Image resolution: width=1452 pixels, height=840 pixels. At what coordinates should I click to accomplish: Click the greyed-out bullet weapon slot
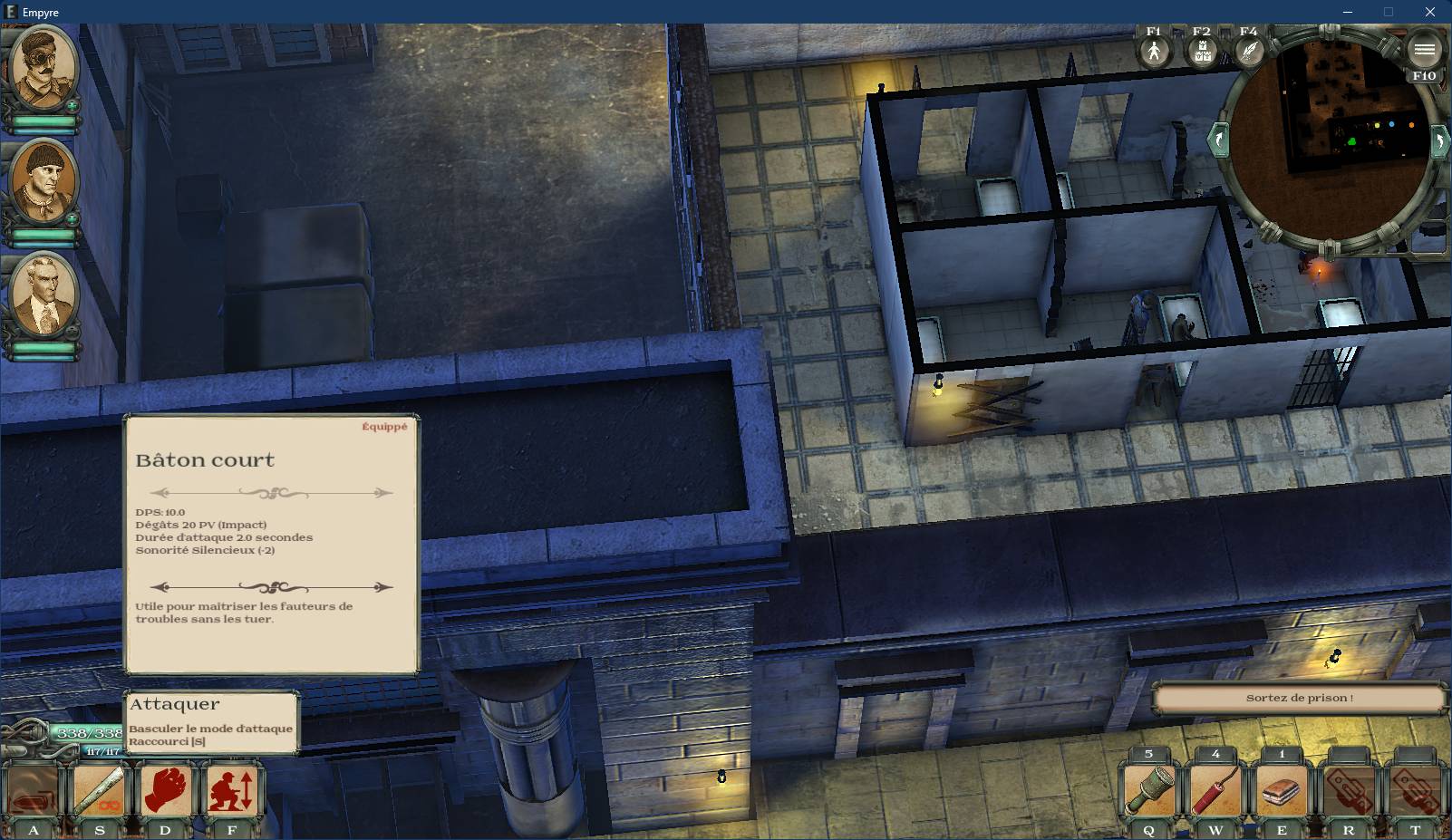pyautogui.click(x=33, y=792)
